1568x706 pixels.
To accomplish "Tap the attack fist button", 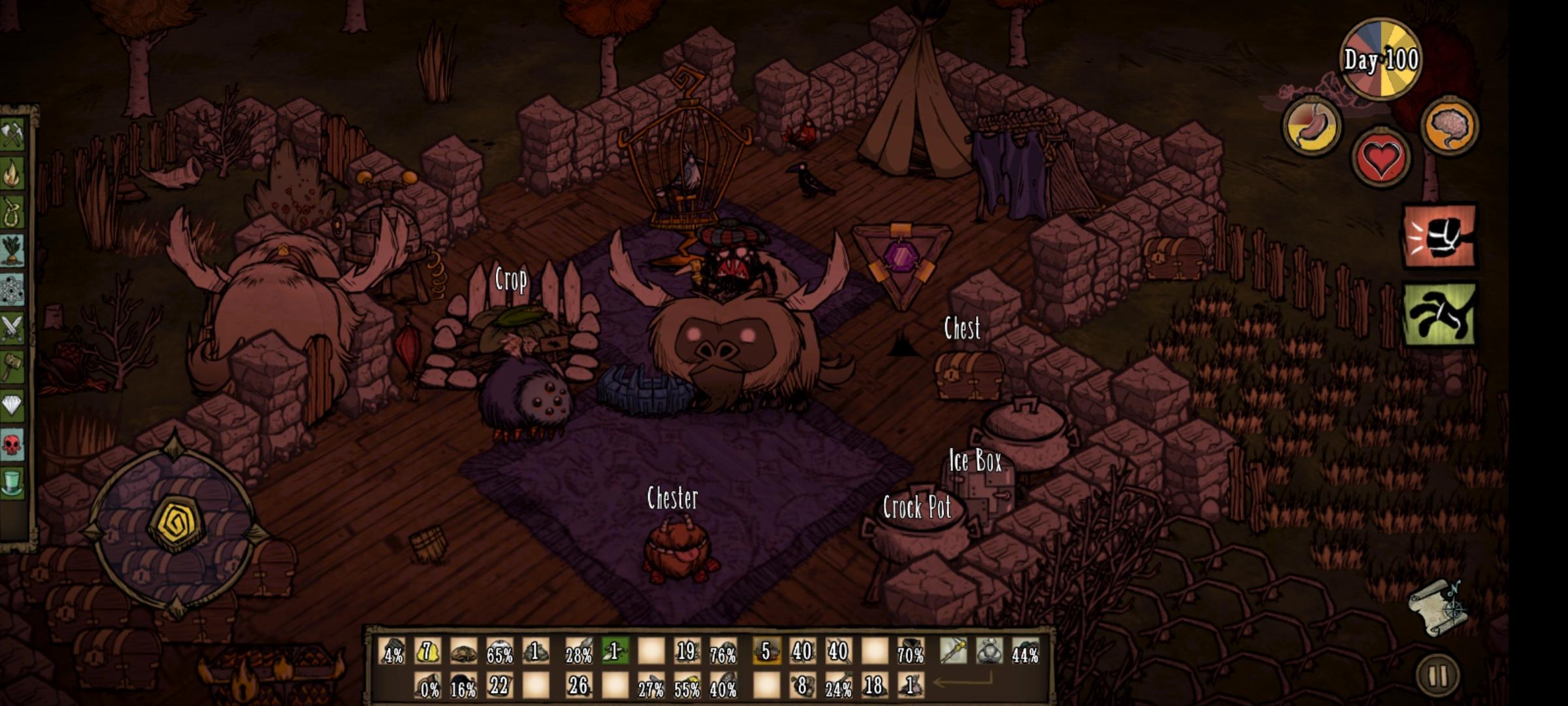I will pos(1439,237).
